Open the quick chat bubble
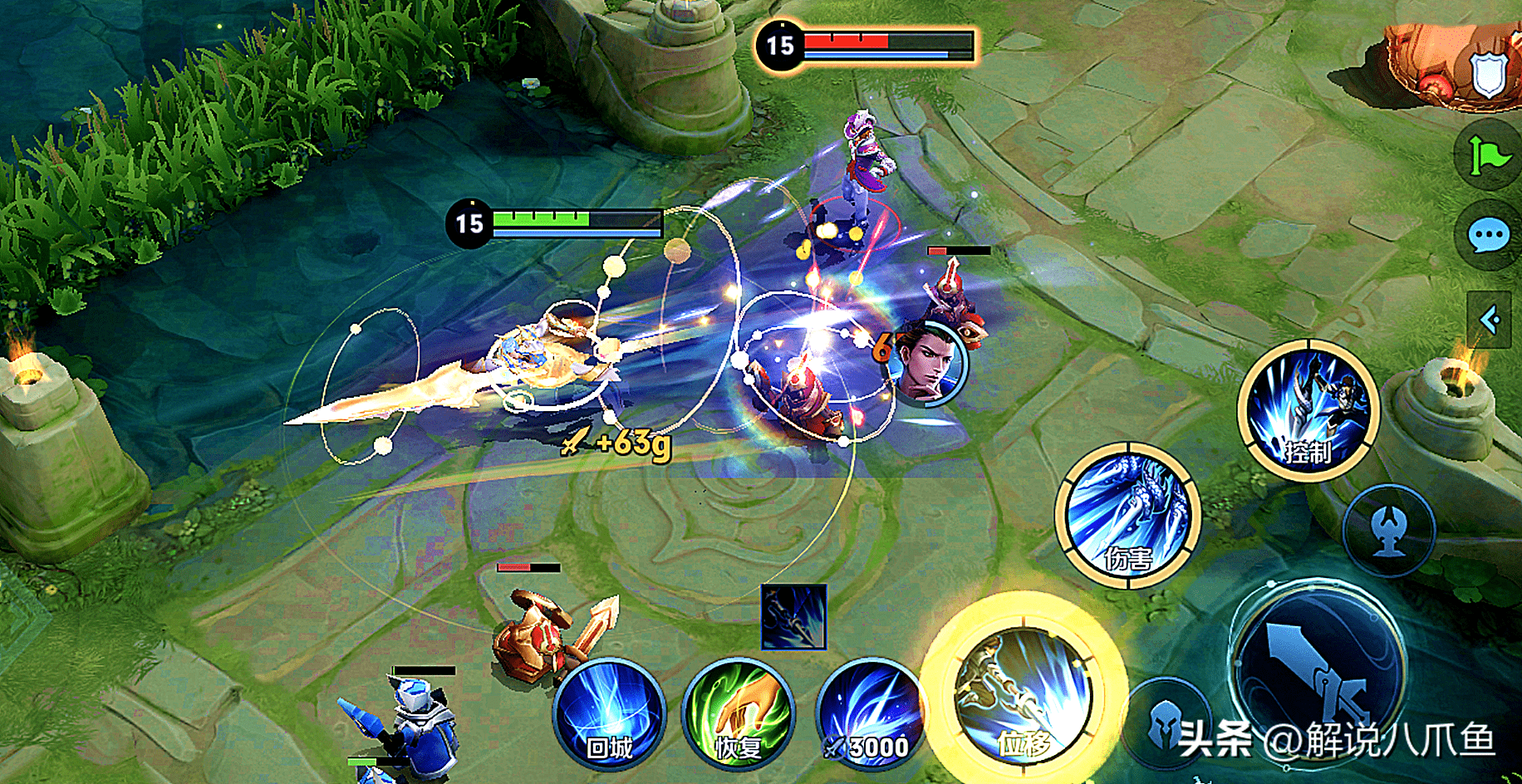This screenshot has width=1522, height=784. pyautogui.click(x=1489, y=236)
